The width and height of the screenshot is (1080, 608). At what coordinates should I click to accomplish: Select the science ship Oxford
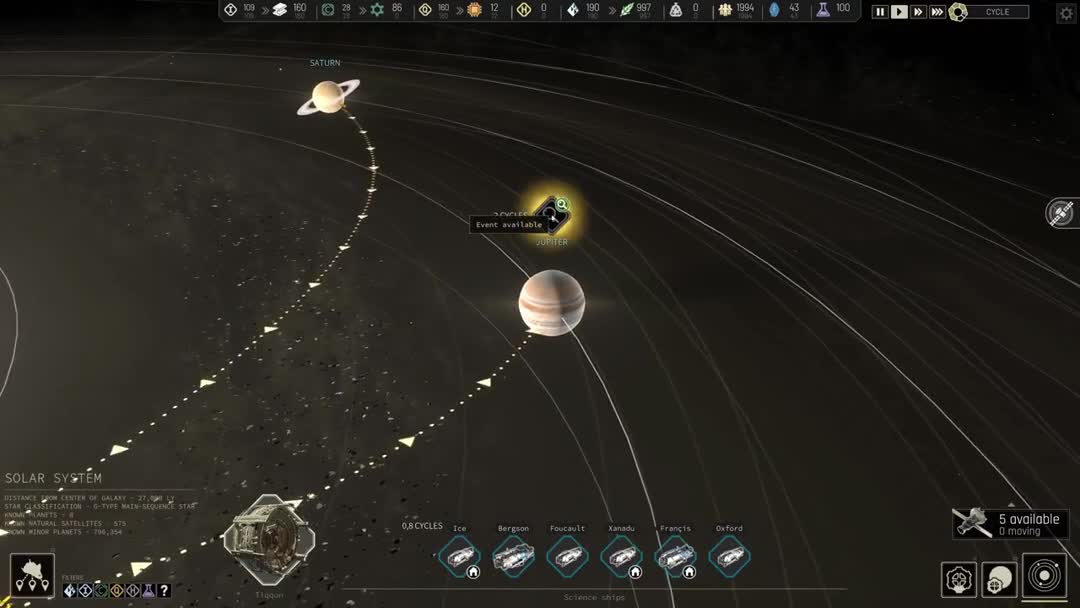point(729,556)
